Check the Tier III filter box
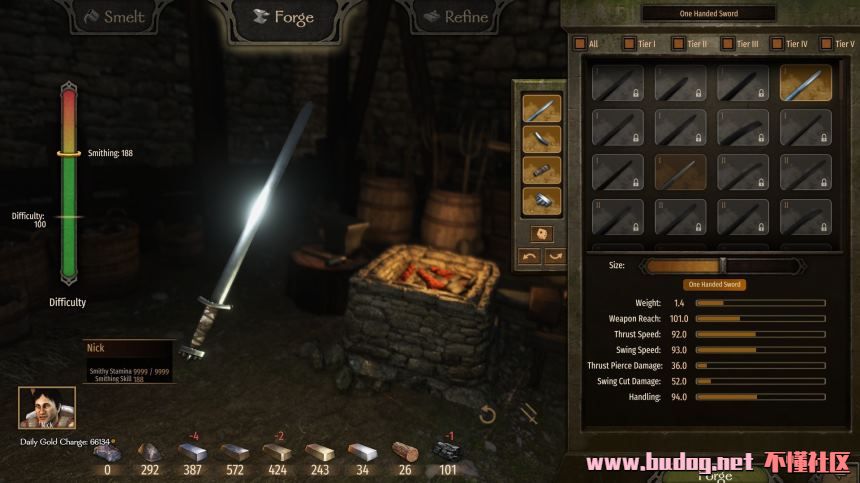The image size is (860, 483). click(727, 44)
